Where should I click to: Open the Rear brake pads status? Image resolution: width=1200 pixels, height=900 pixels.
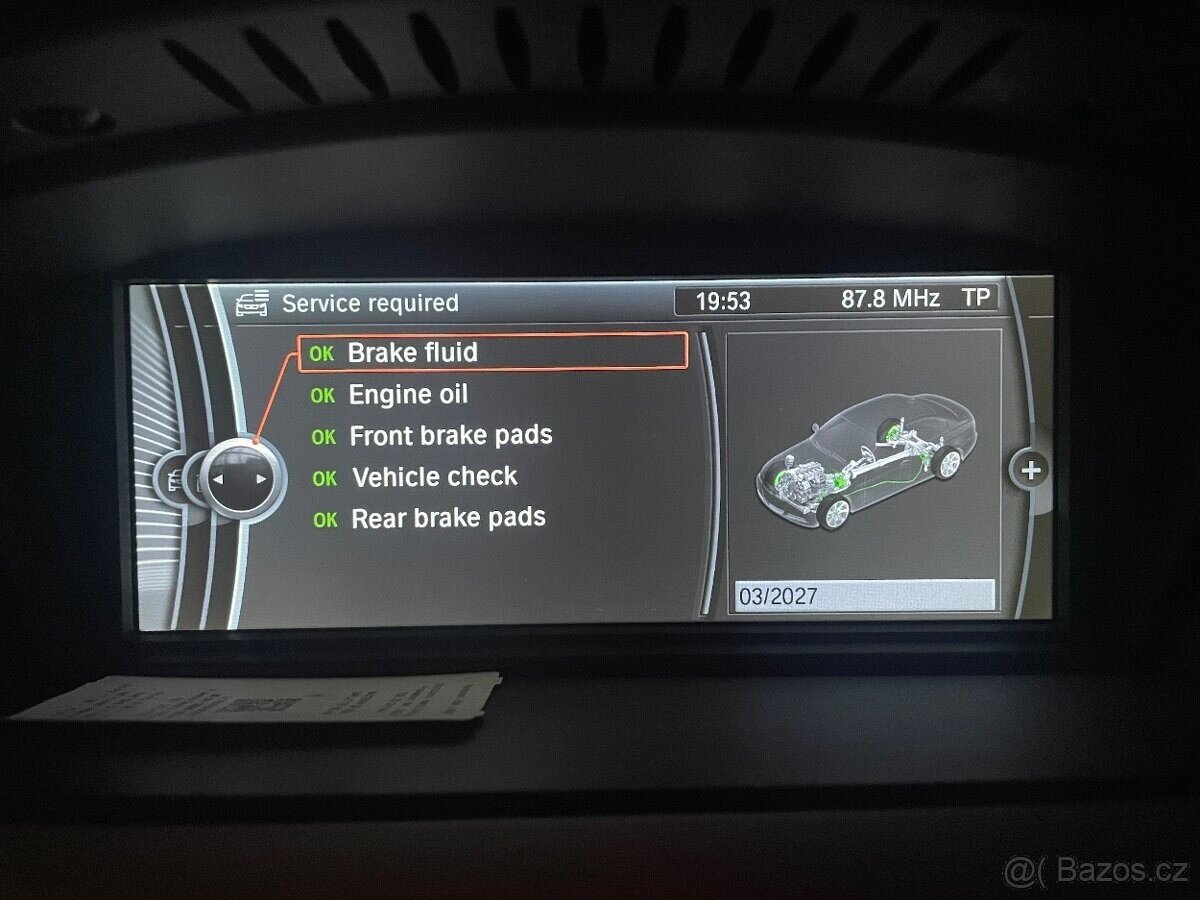coord(447,518)
